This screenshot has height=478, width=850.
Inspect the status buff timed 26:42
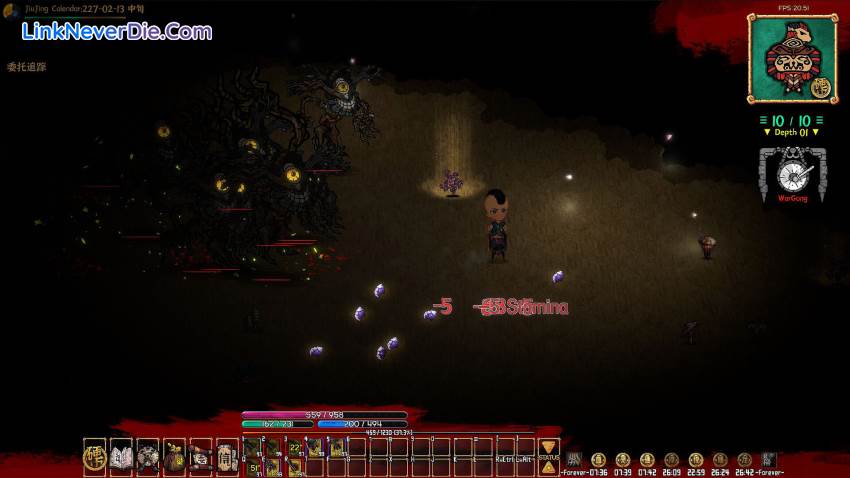744,460
